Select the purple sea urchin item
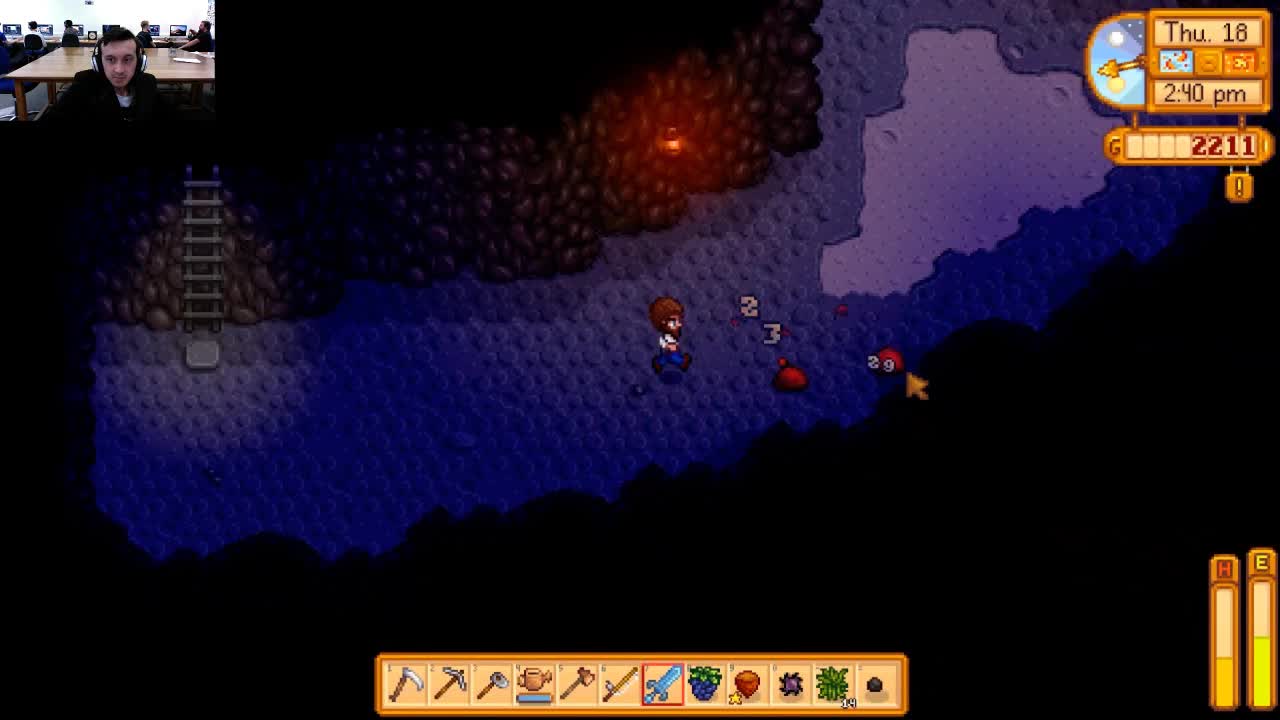Viewport: 1280px width, 720px height. point(790,684)
